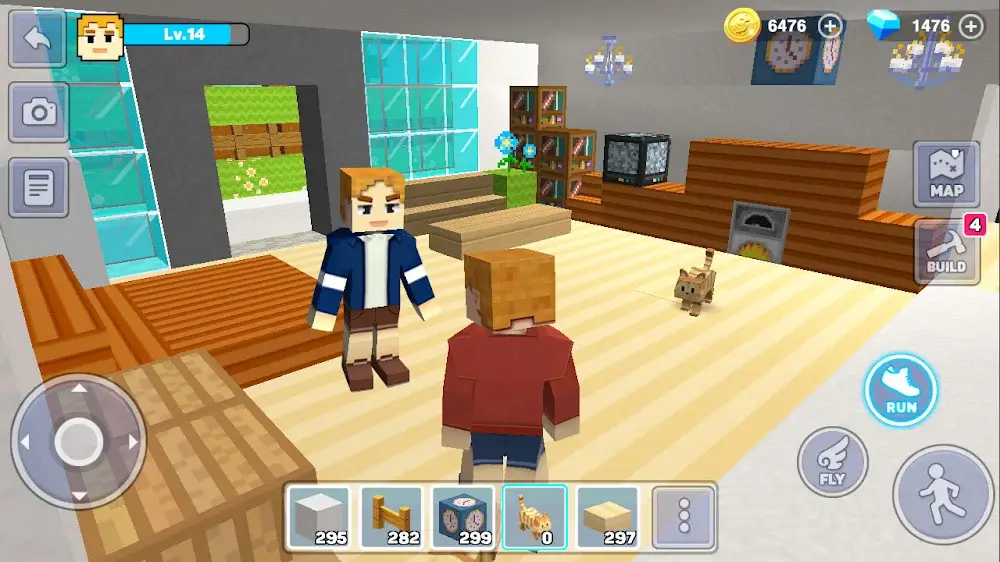
Task: Add more blue diamonds with plus
Action: click(970, 26)
